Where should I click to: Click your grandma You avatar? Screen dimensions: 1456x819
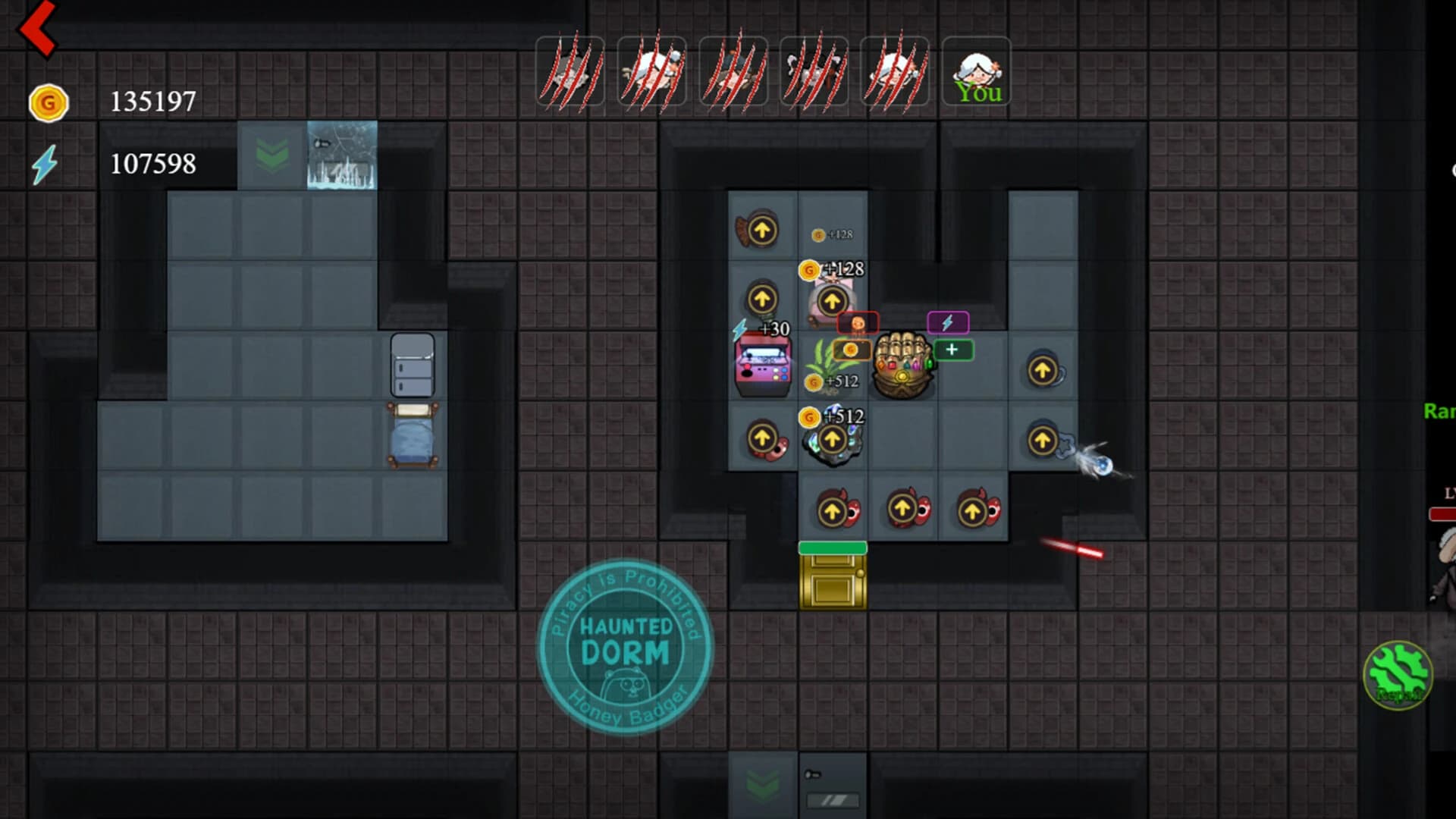(x=977, y=72)
